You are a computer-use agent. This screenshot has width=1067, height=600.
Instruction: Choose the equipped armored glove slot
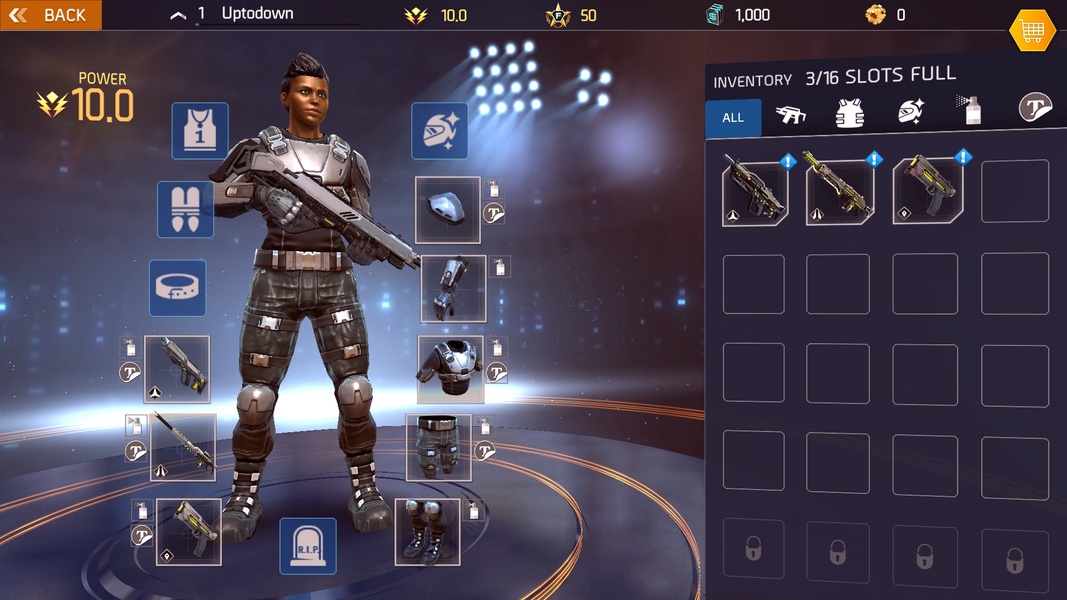tap(453, 289)
